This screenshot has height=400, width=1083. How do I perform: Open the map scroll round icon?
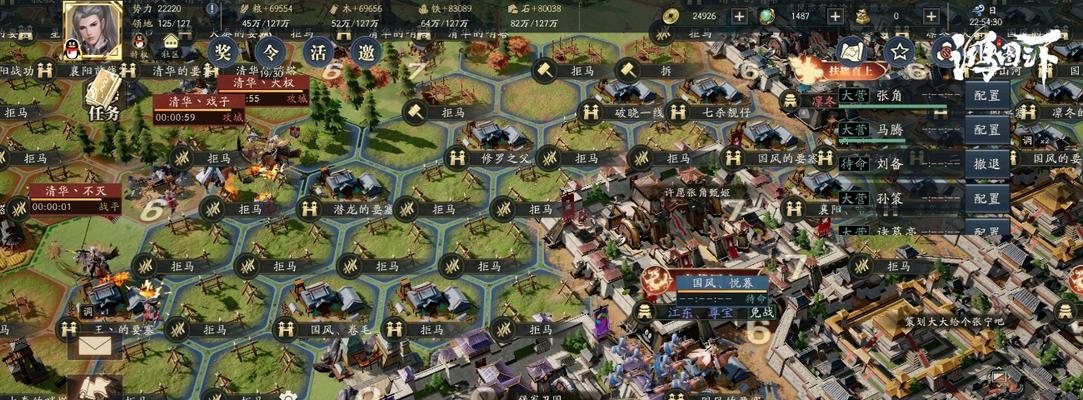click(851, 51)
